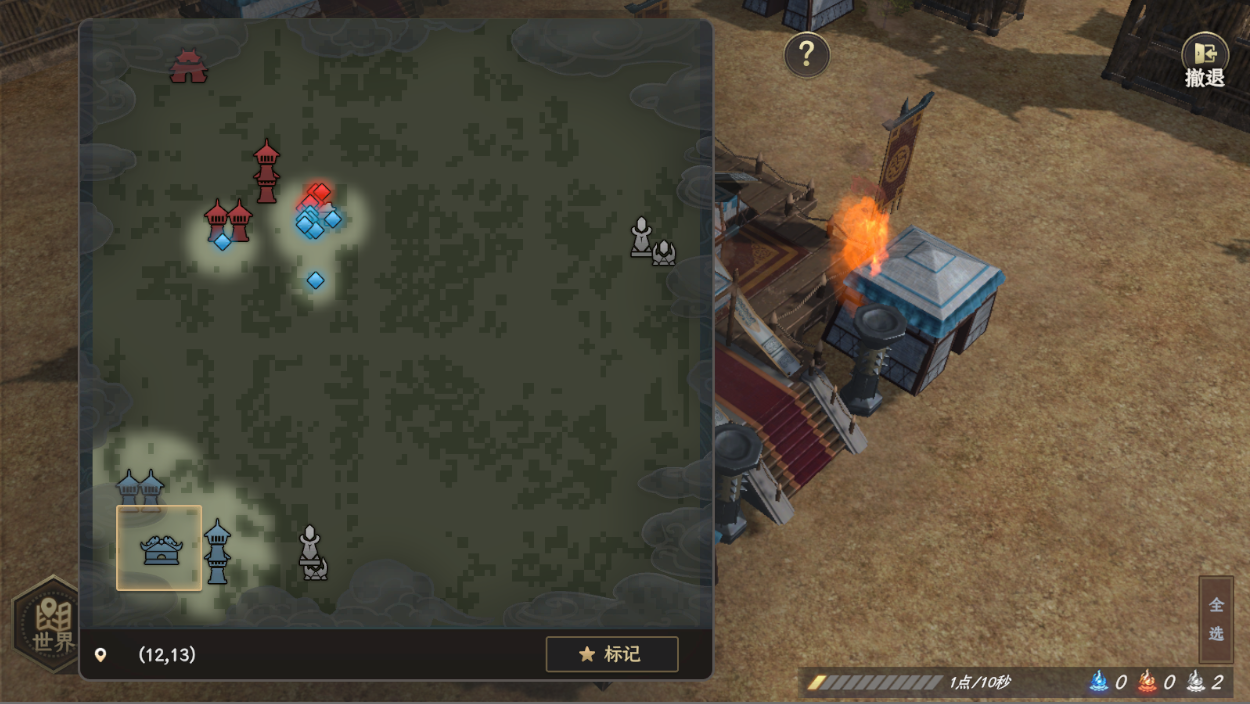Screen dimensions: 1250x704
Task: Open the question mark help button
Action: (x=806, y=54)
